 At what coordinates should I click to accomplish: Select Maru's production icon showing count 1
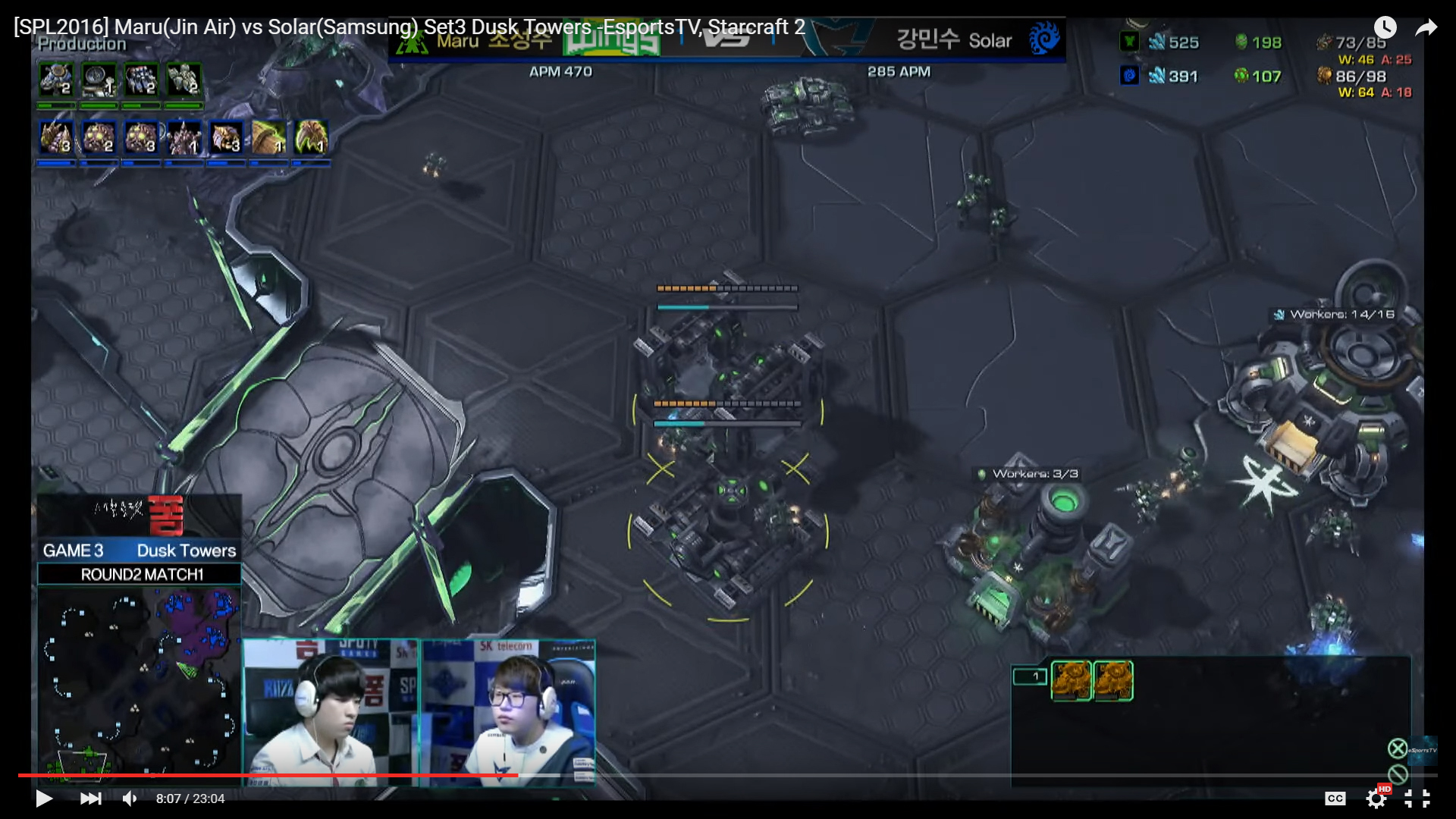(x=99, y=80)
